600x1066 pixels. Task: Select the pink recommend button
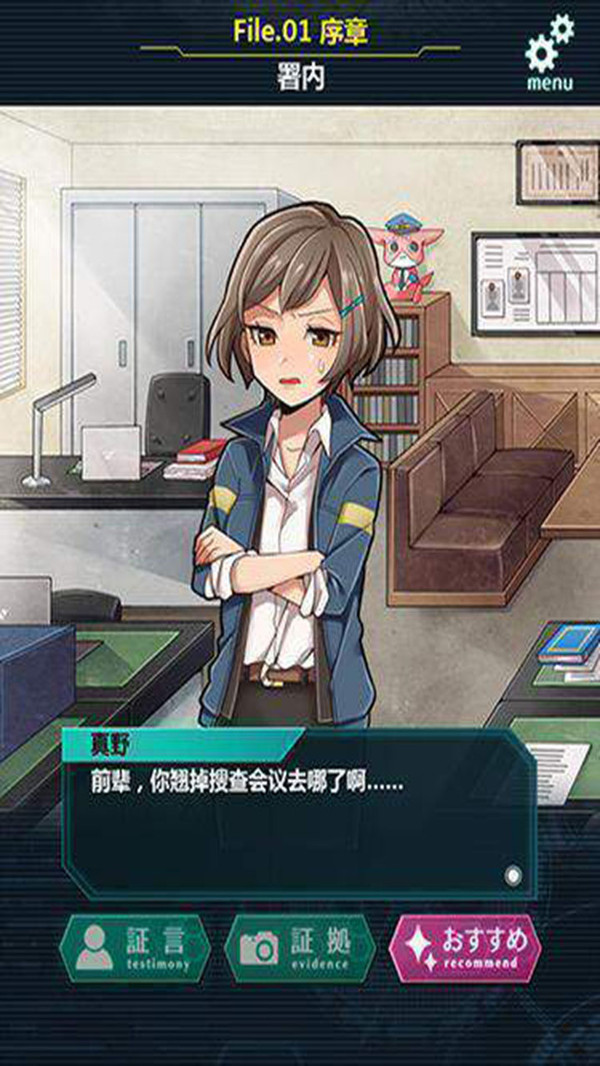465,947
